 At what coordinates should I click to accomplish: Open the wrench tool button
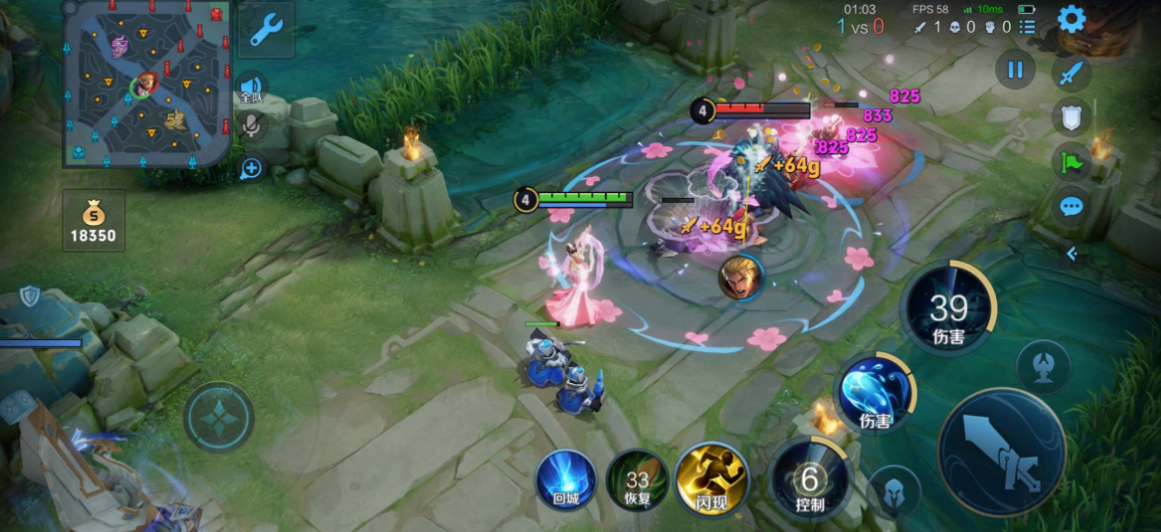[266, 30]
